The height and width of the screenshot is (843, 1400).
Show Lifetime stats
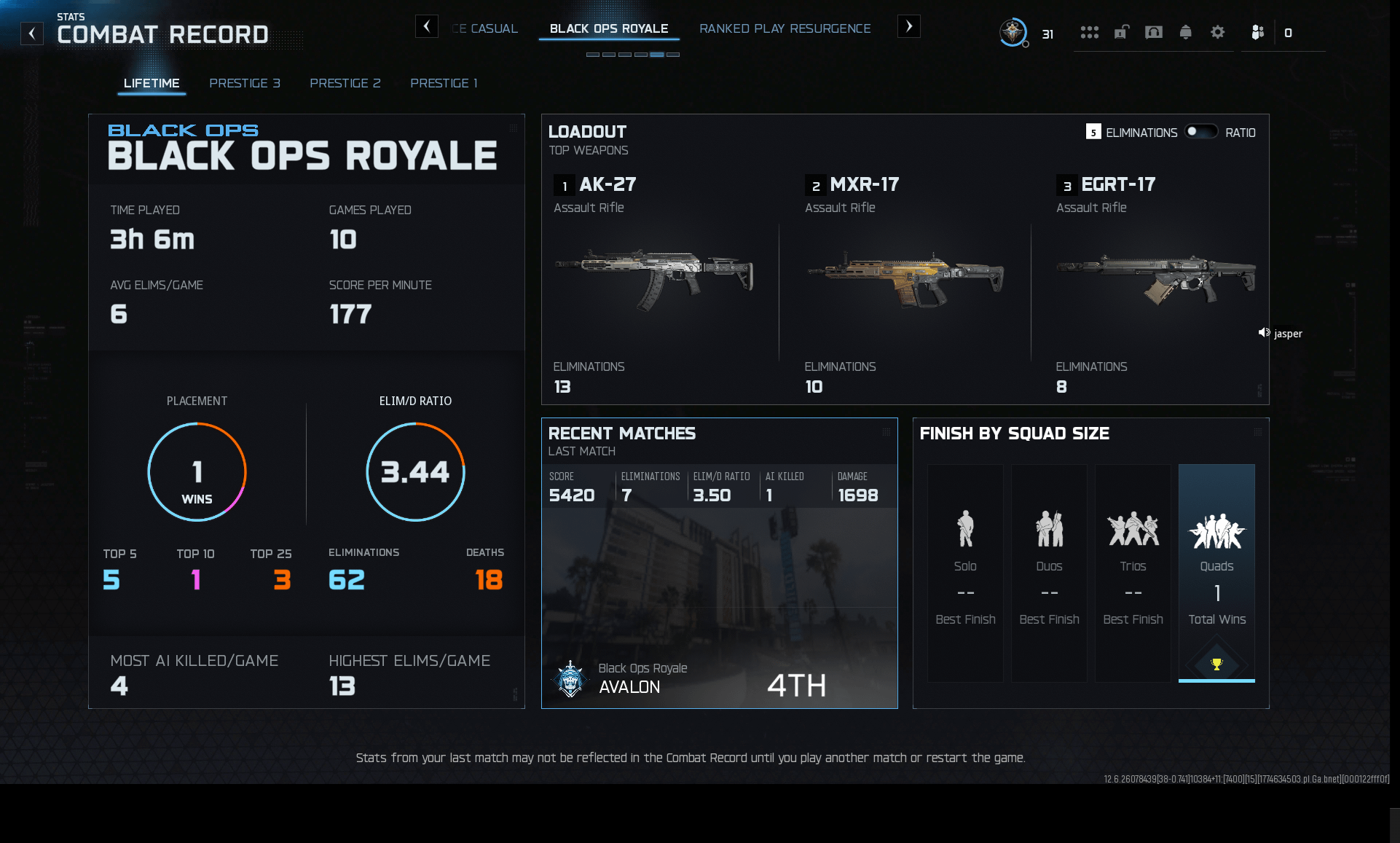(152, 83)
